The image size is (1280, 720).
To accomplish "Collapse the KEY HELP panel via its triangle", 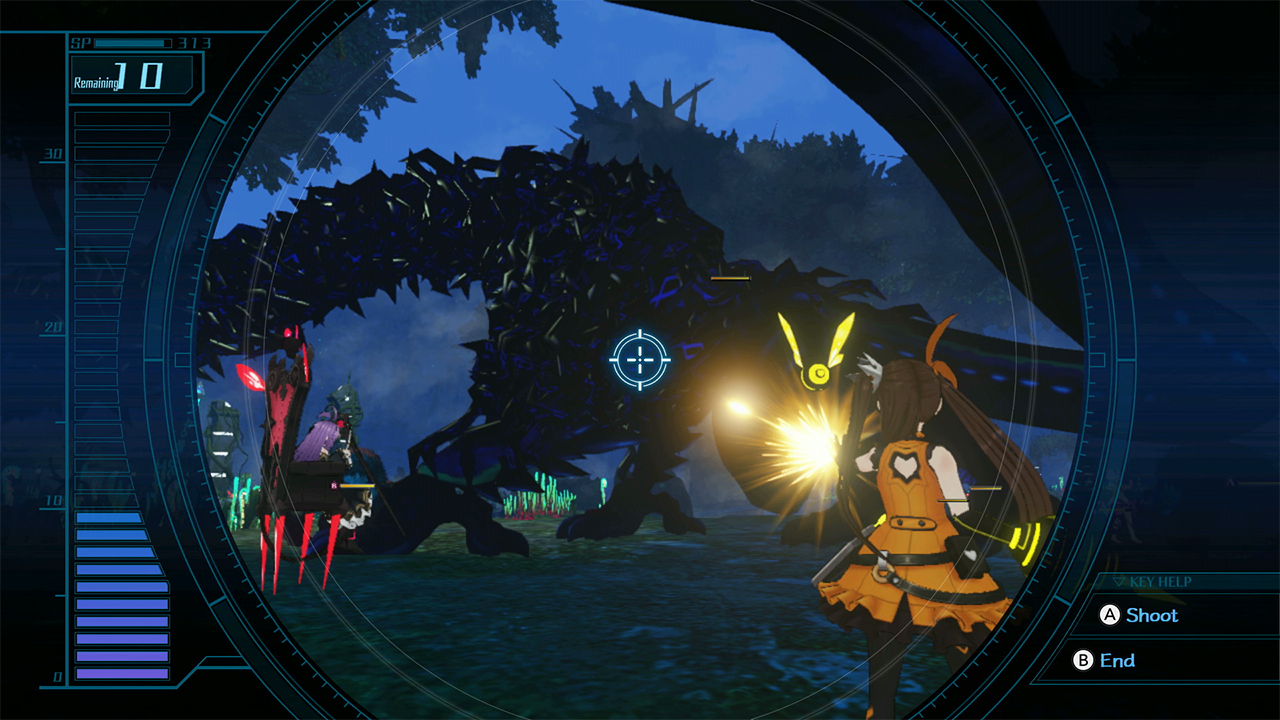I will (x=1119, y=582).
